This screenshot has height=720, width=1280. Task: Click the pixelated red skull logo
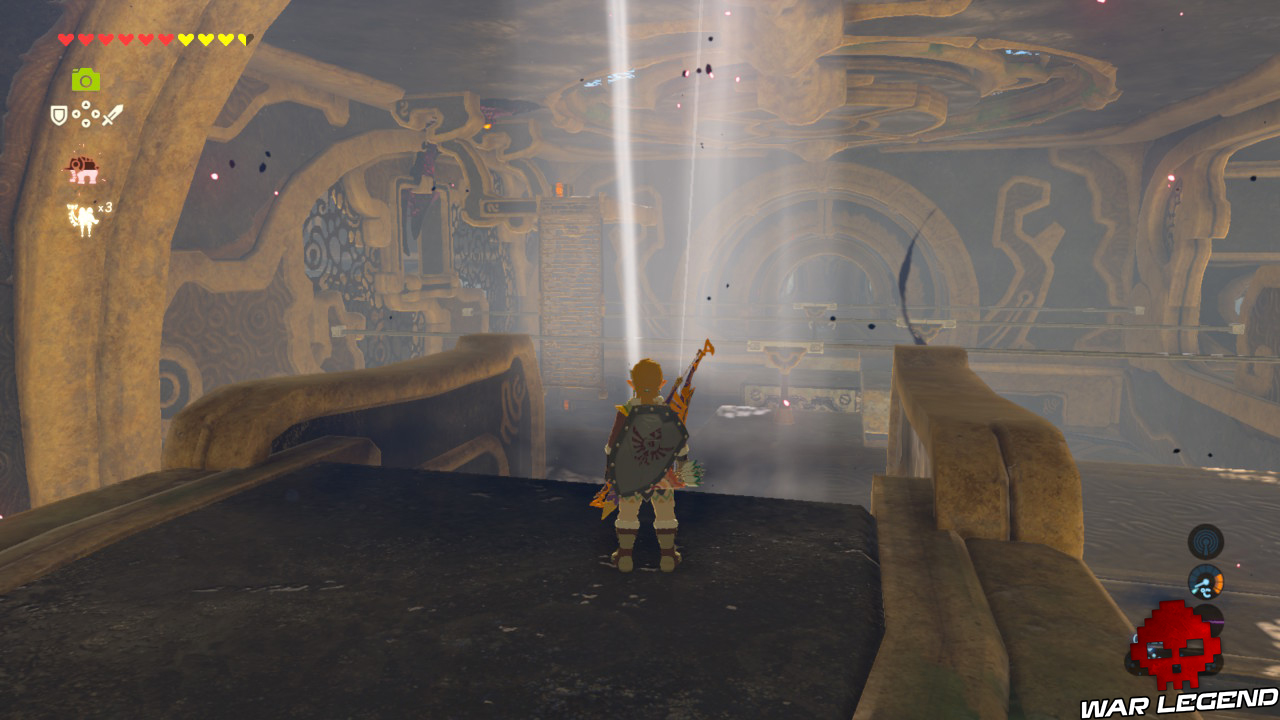(x=1177, y=645)
